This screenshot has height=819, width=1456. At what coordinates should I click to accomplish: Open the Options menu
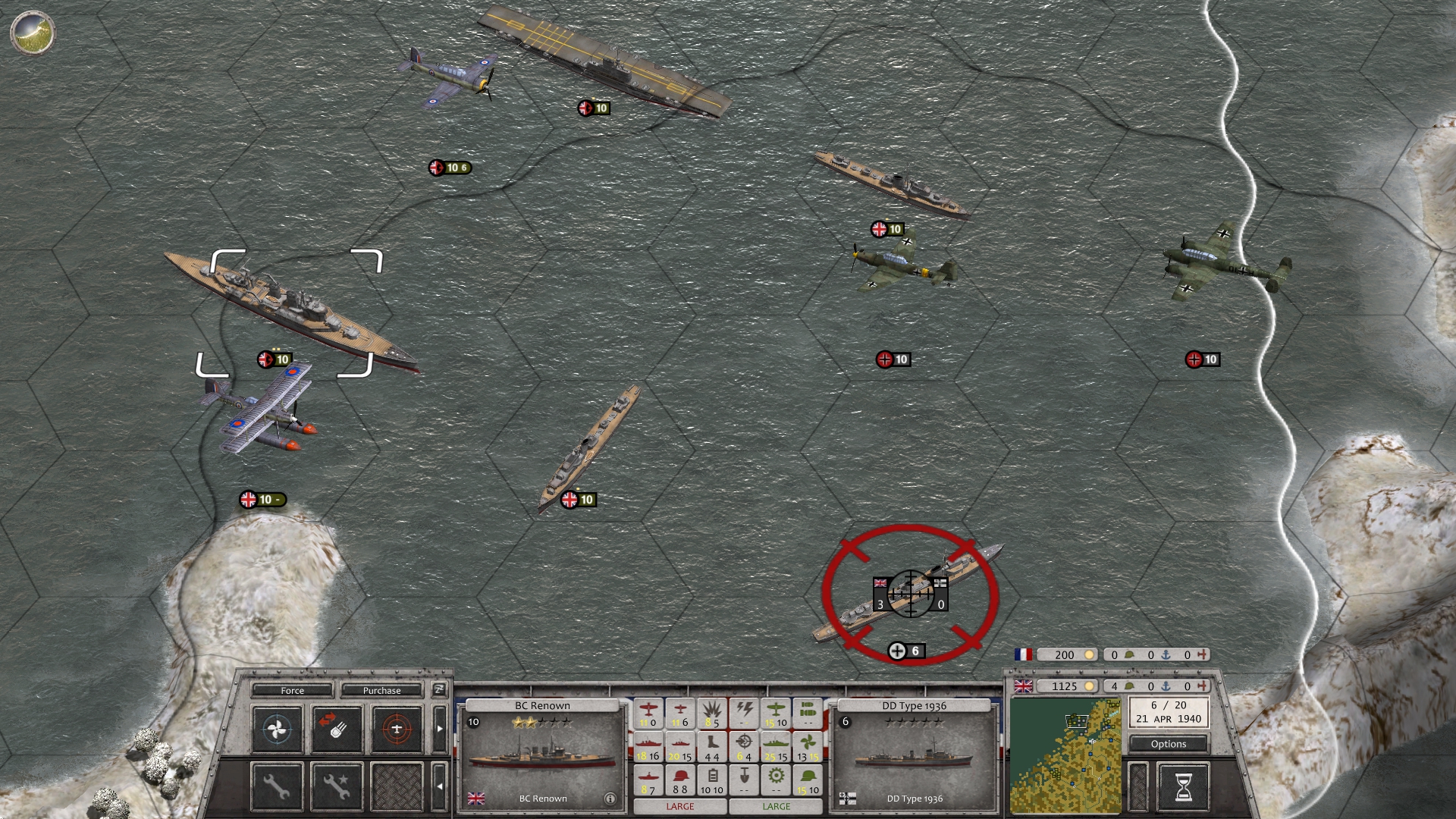1168,744
